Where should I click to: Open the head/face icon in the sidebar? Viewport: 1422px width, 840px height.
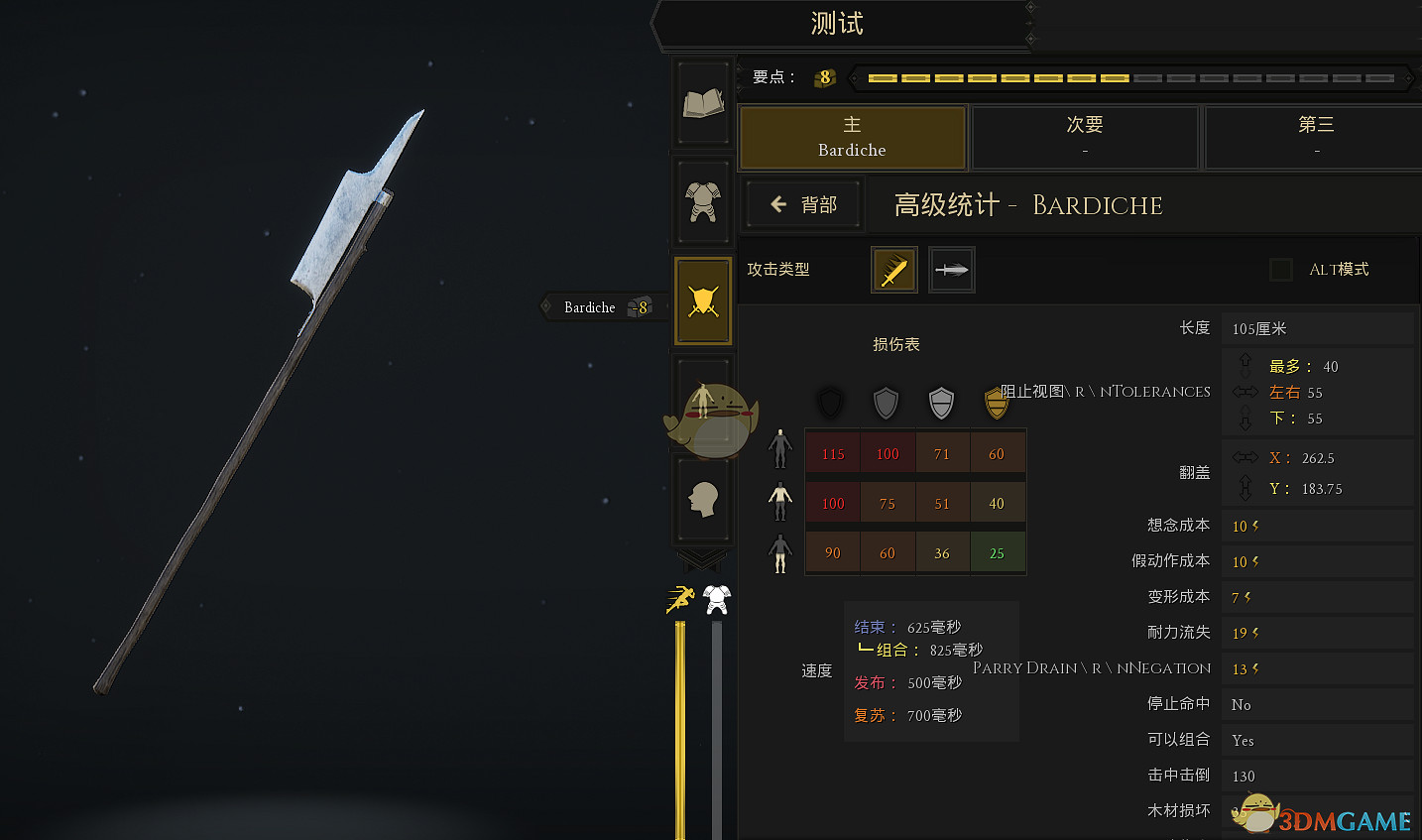coord(702,499)
